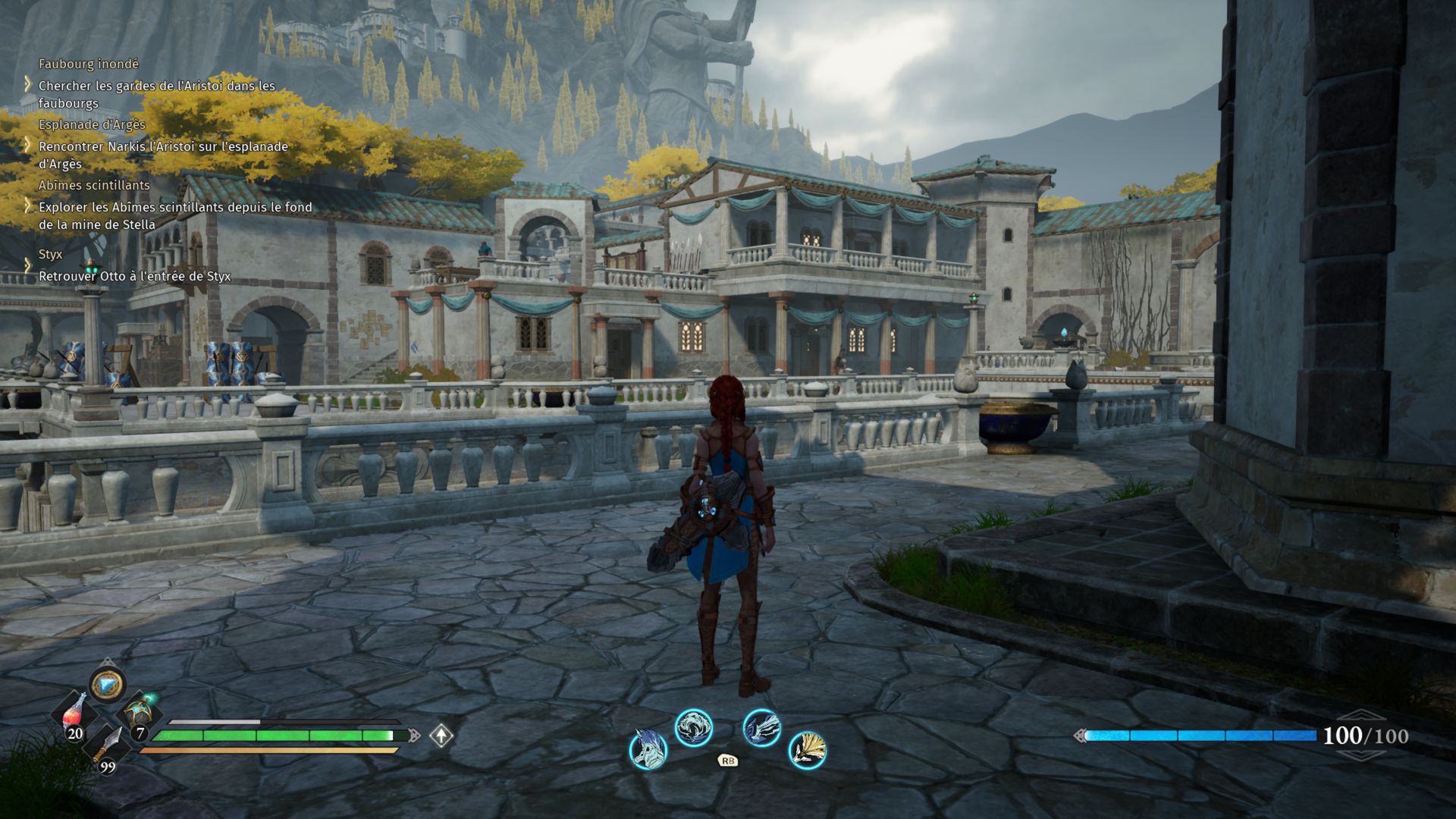Image resolution: width=1456 pixels, height=819 pixels.
Task: Track the Styx quest to find Otto
Action: pyautogui.click(x=134, y=276)
